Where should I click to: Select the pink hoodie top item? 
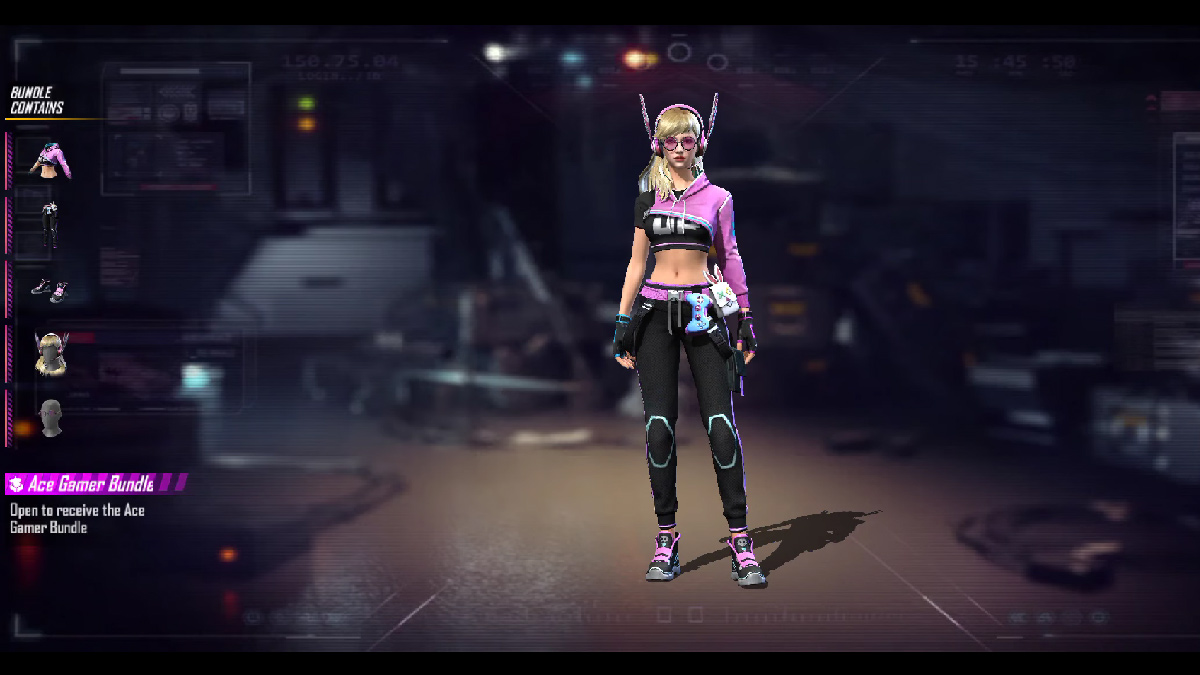(49, 160)
